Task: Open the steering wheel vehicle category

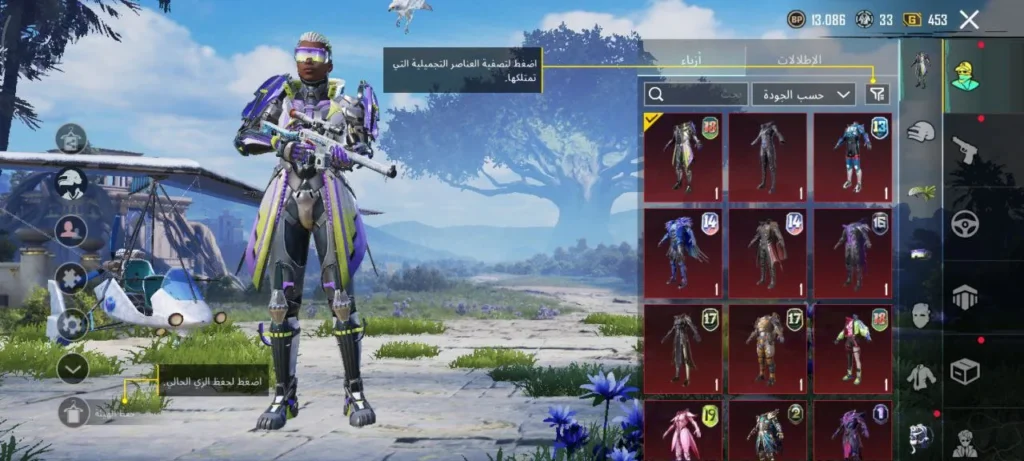Action: click(965, 222)
